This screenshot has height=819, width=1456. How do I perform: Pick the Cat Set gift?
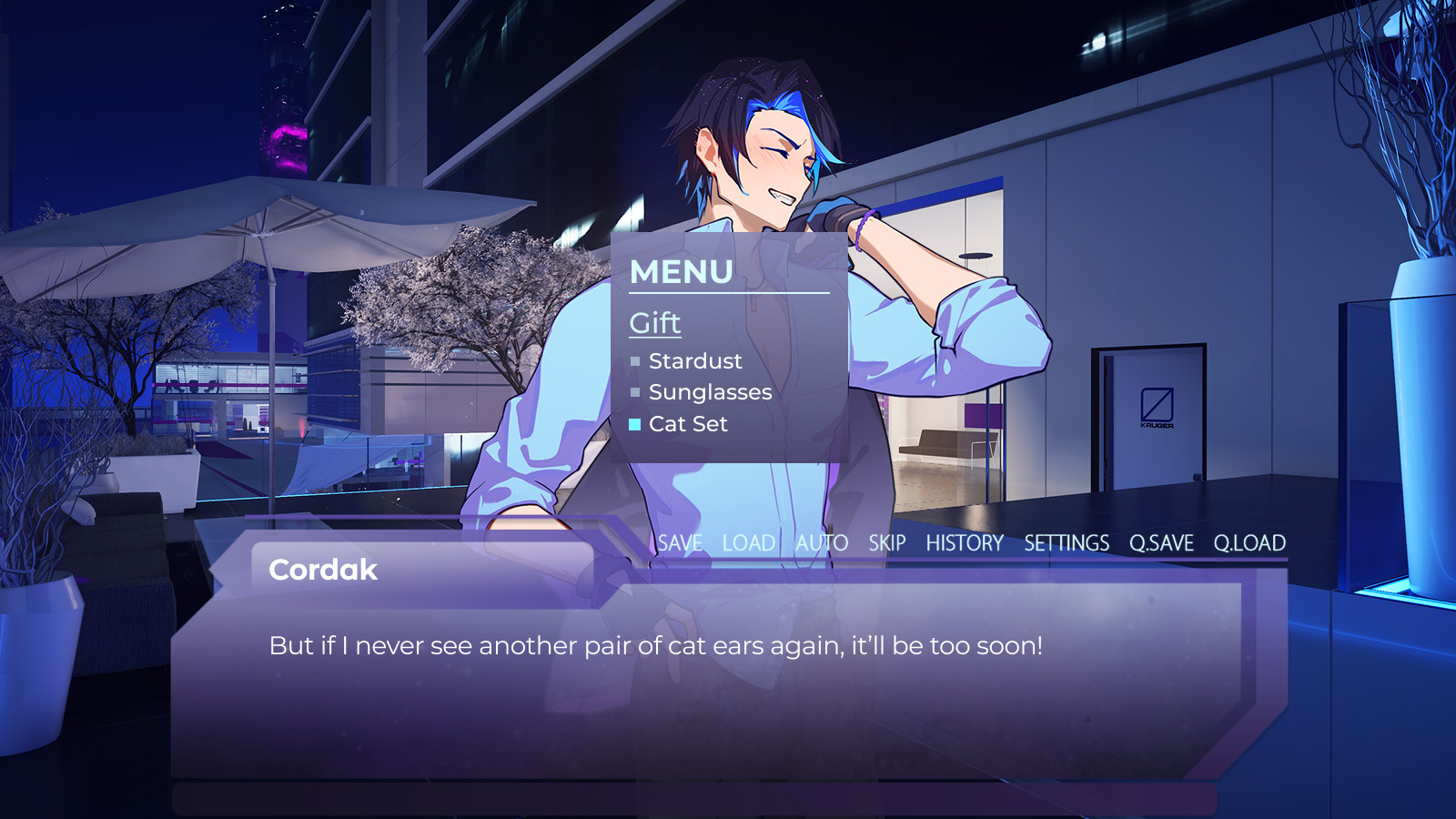click(x=688, y=424)
